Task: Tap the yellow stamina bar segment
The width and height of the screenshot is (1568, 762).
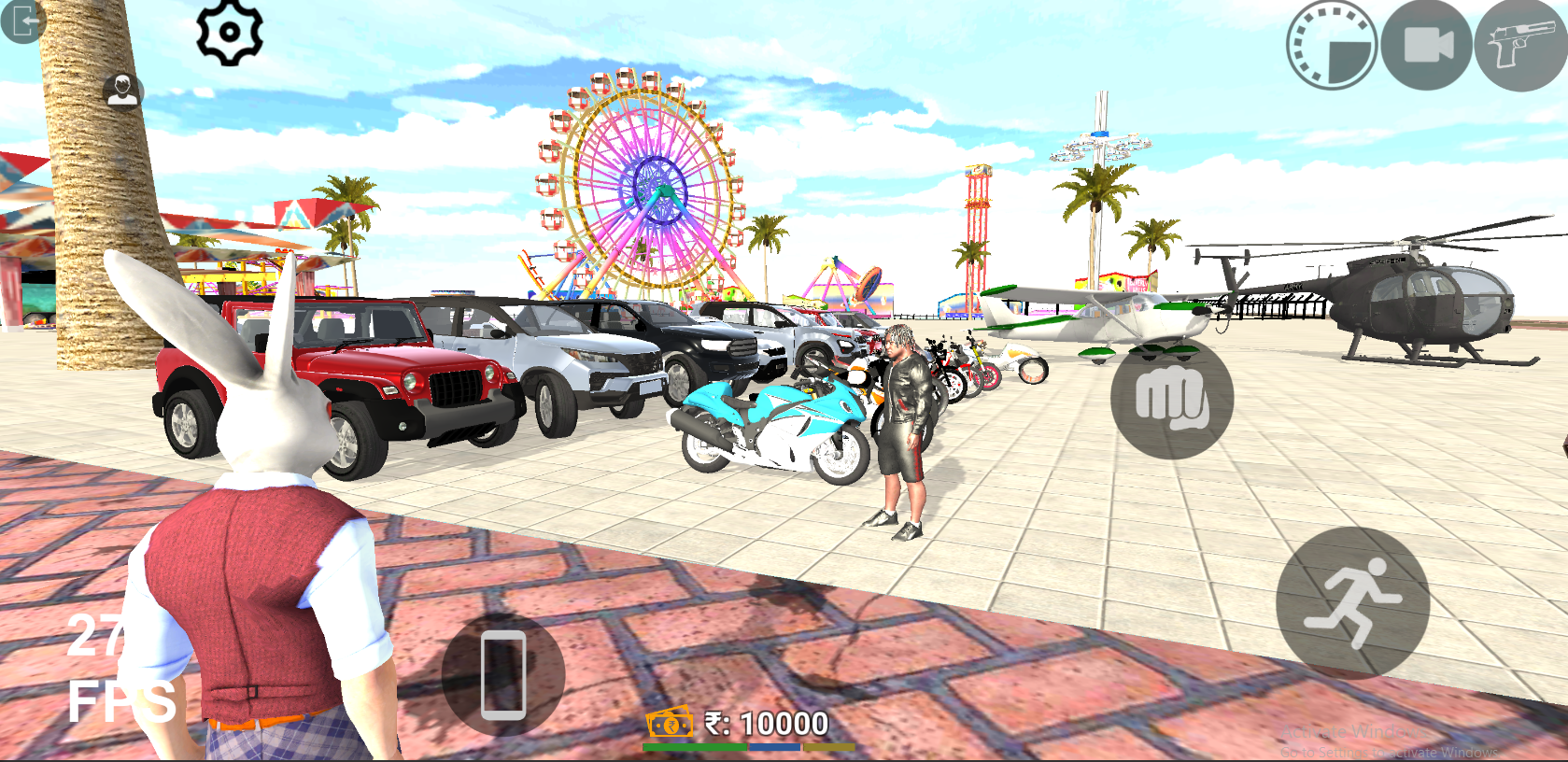Action: (829, 747)
